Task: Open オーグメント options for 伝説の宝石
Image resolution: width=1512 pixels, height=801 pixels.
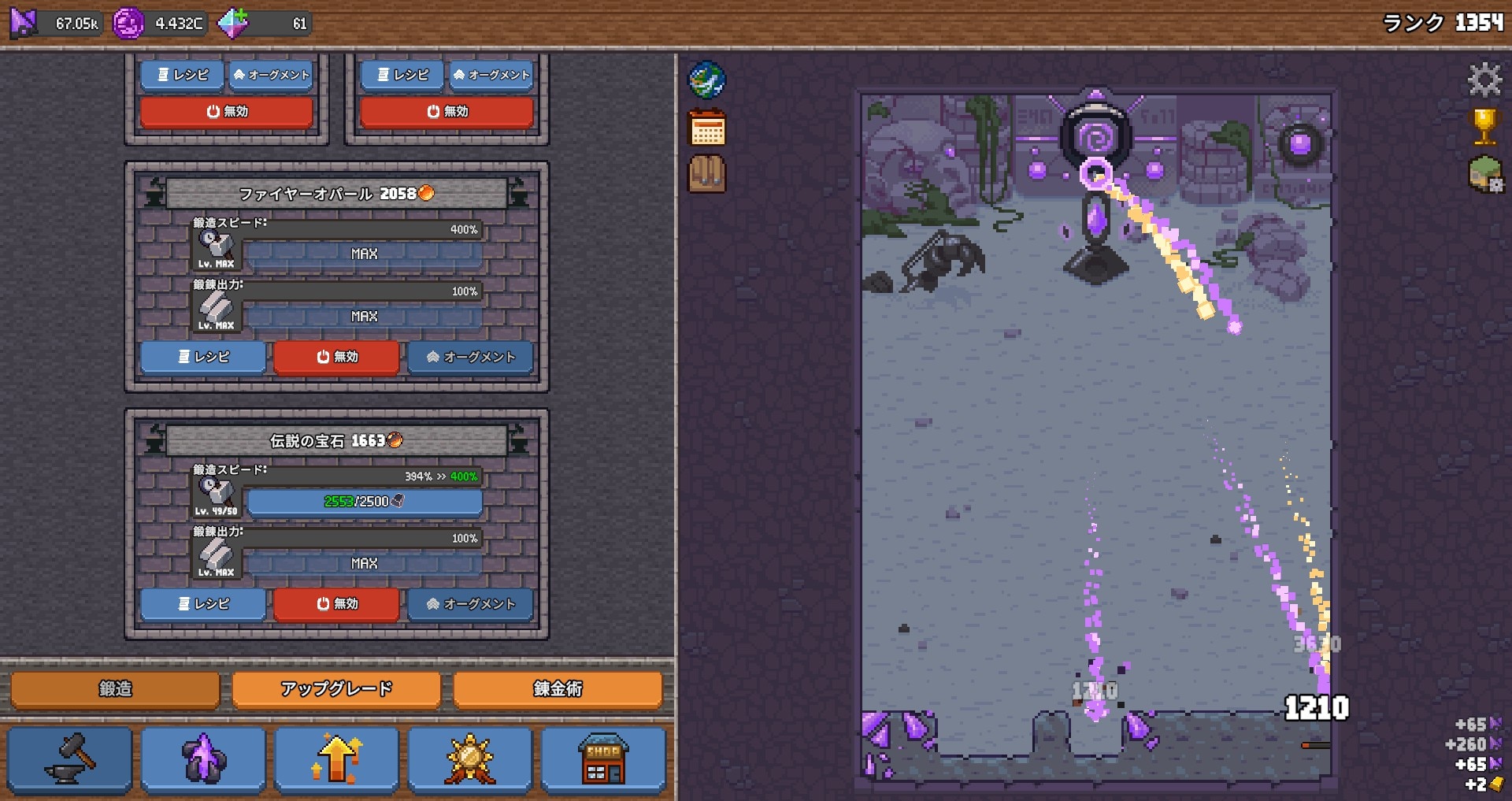Action: (470, 604)
